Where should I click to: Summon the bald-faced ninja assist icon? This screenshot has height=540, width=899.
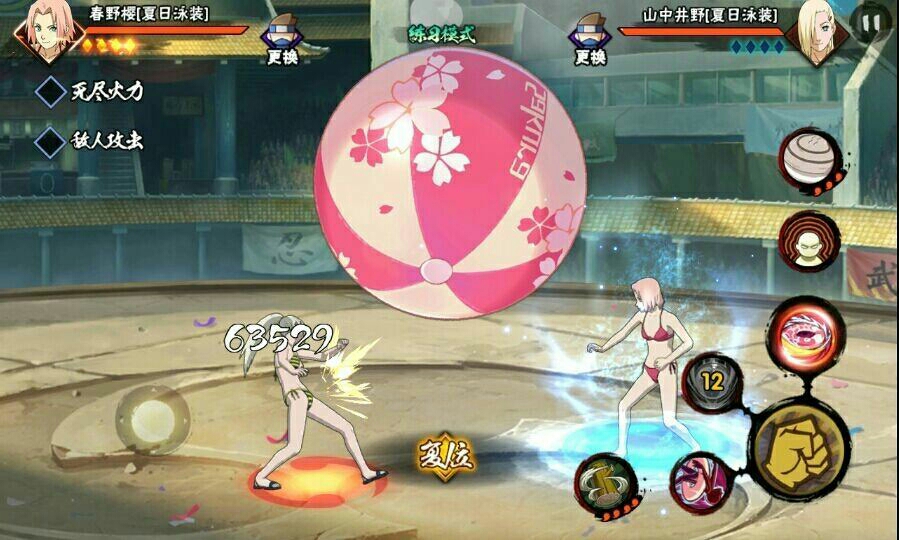tap(810, 241)
